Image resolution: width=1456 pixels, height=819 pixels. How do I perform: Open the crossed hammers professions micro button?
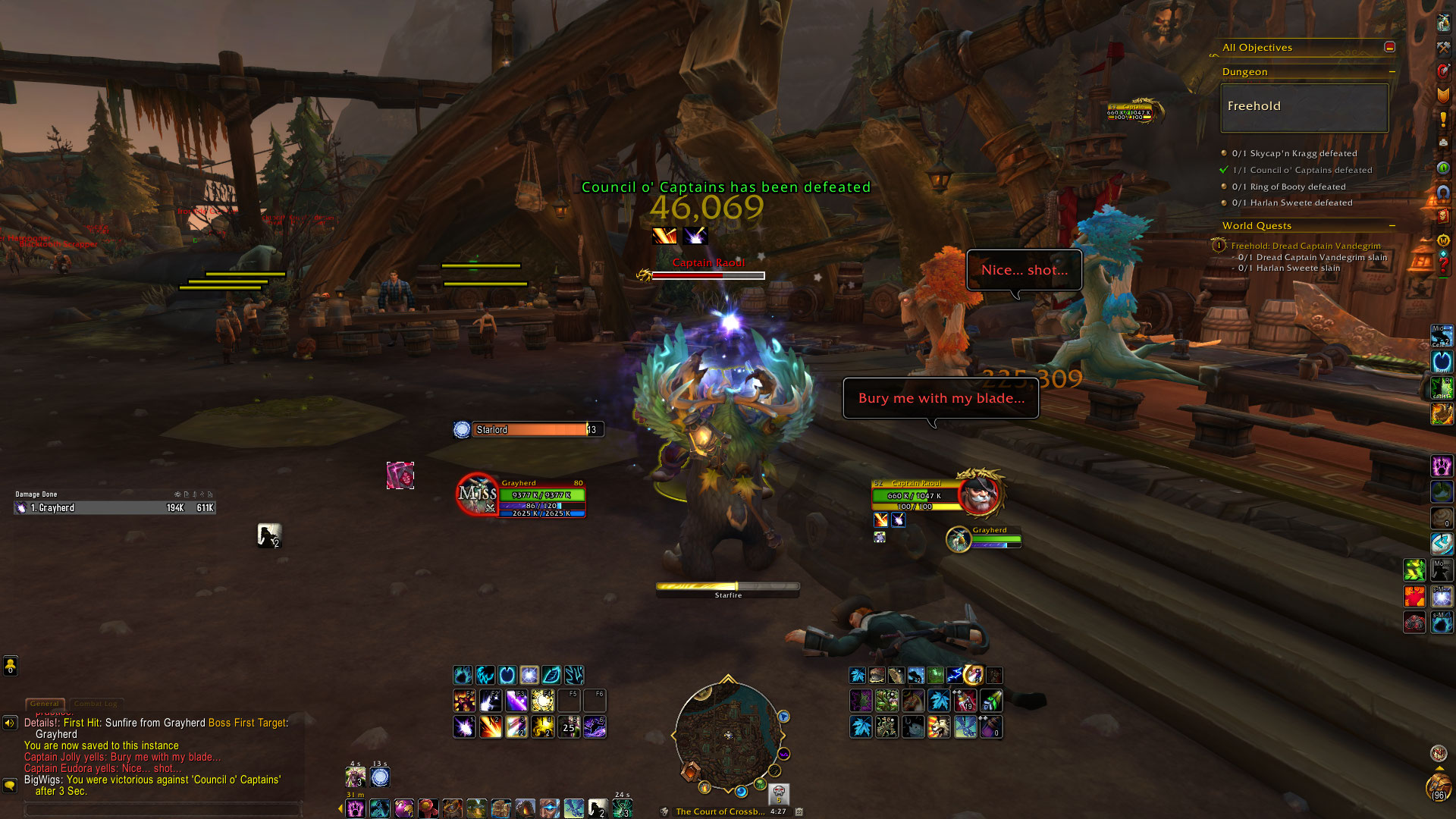[1443, 48]
